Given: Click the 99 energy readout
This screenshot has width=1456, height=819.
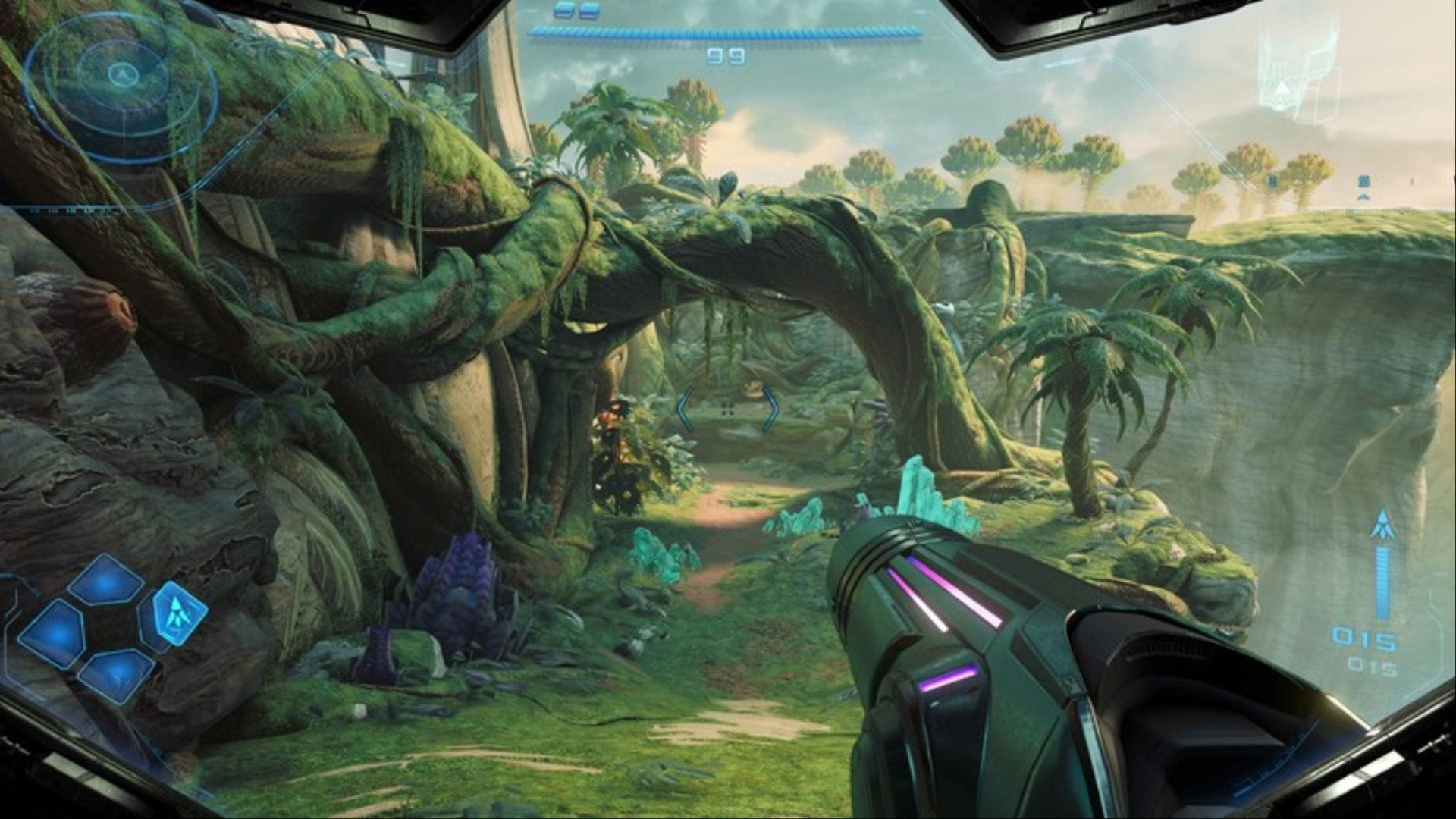Looking at the screenshot, I should tap(728, 55).
